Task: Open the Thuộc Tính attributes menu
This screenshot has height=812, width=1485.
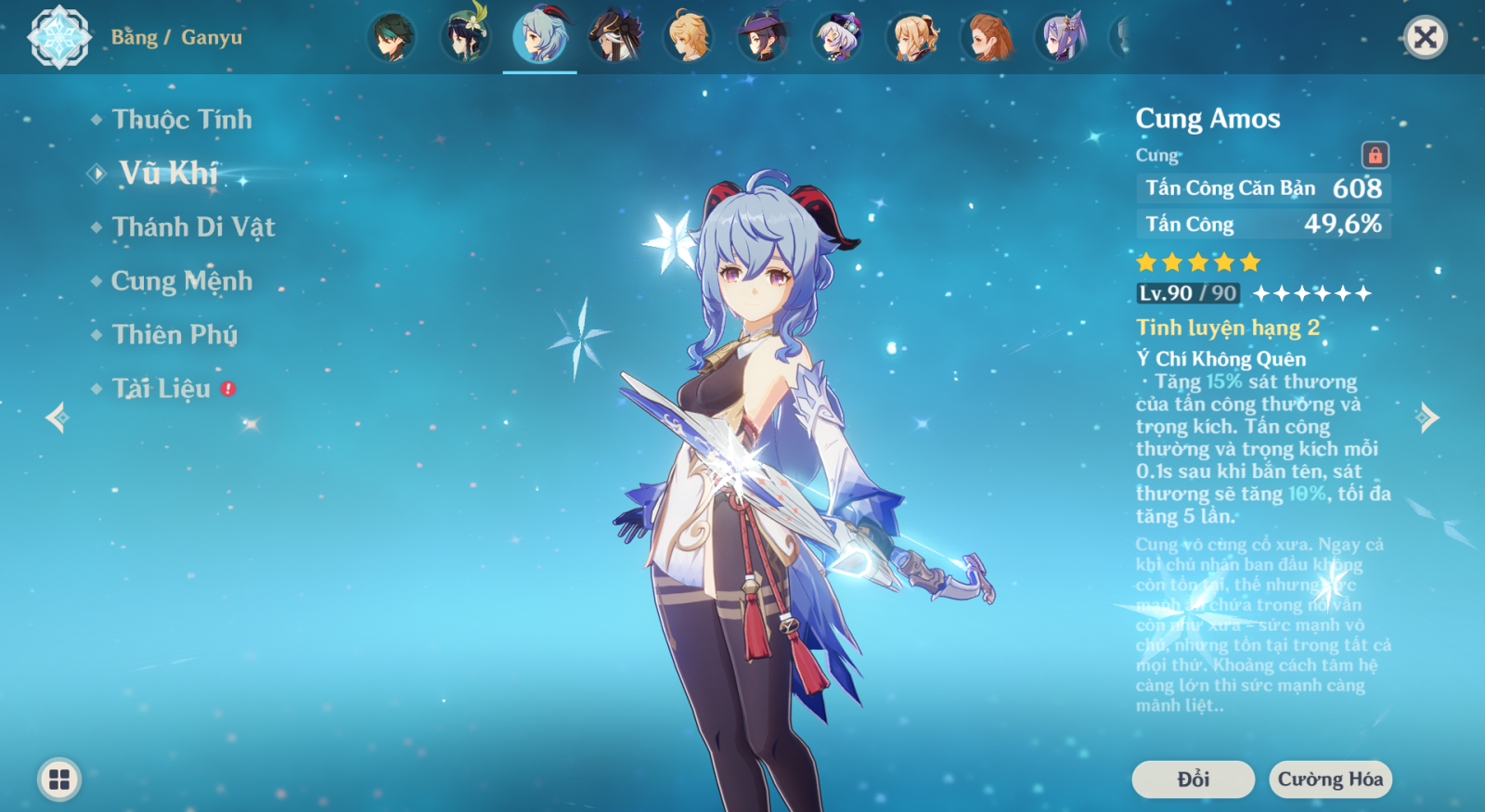Action: [181, 120]
